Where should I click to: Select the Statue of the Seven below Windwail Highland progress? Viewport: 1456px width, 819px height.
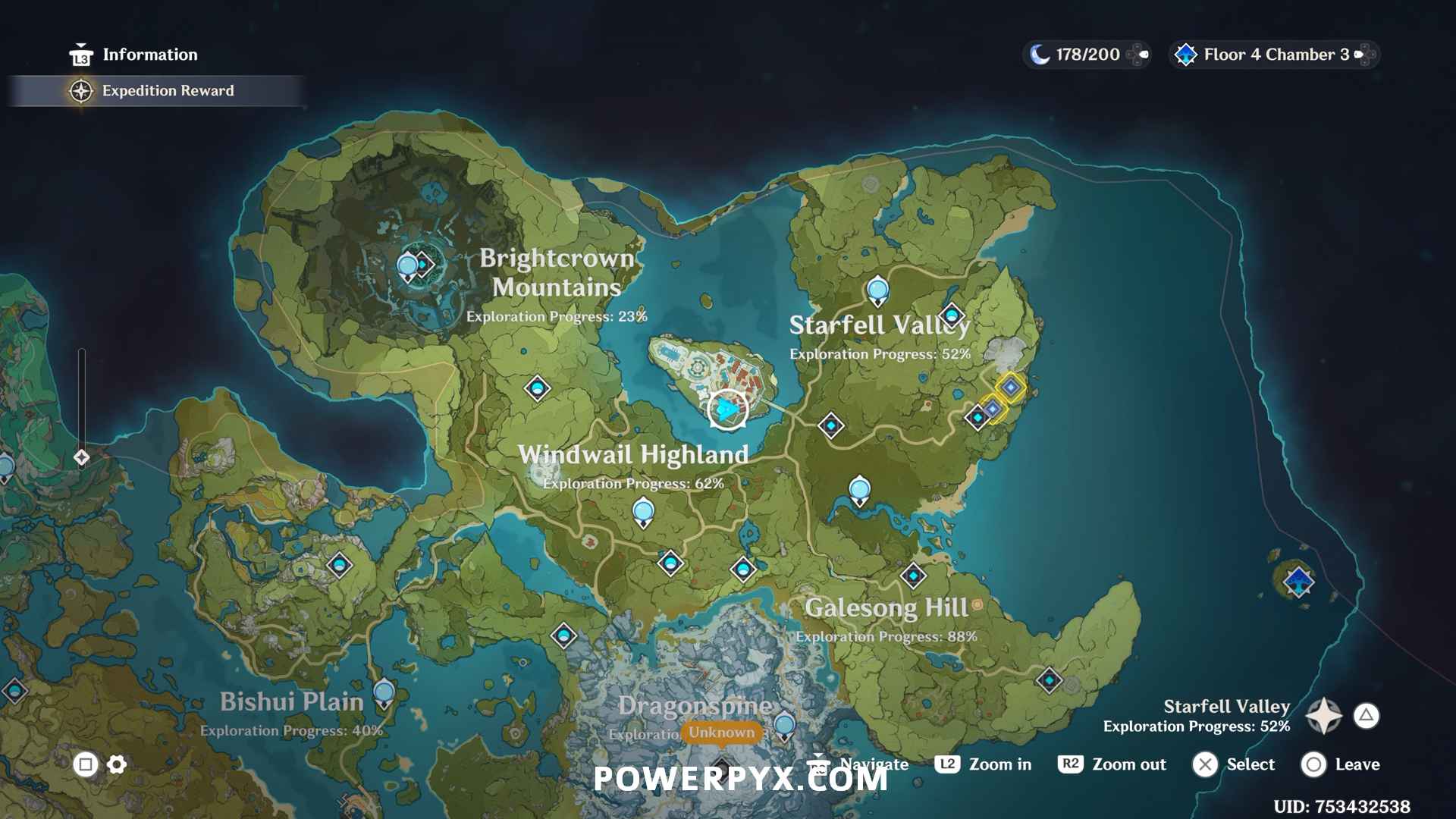tap(643, 511)
